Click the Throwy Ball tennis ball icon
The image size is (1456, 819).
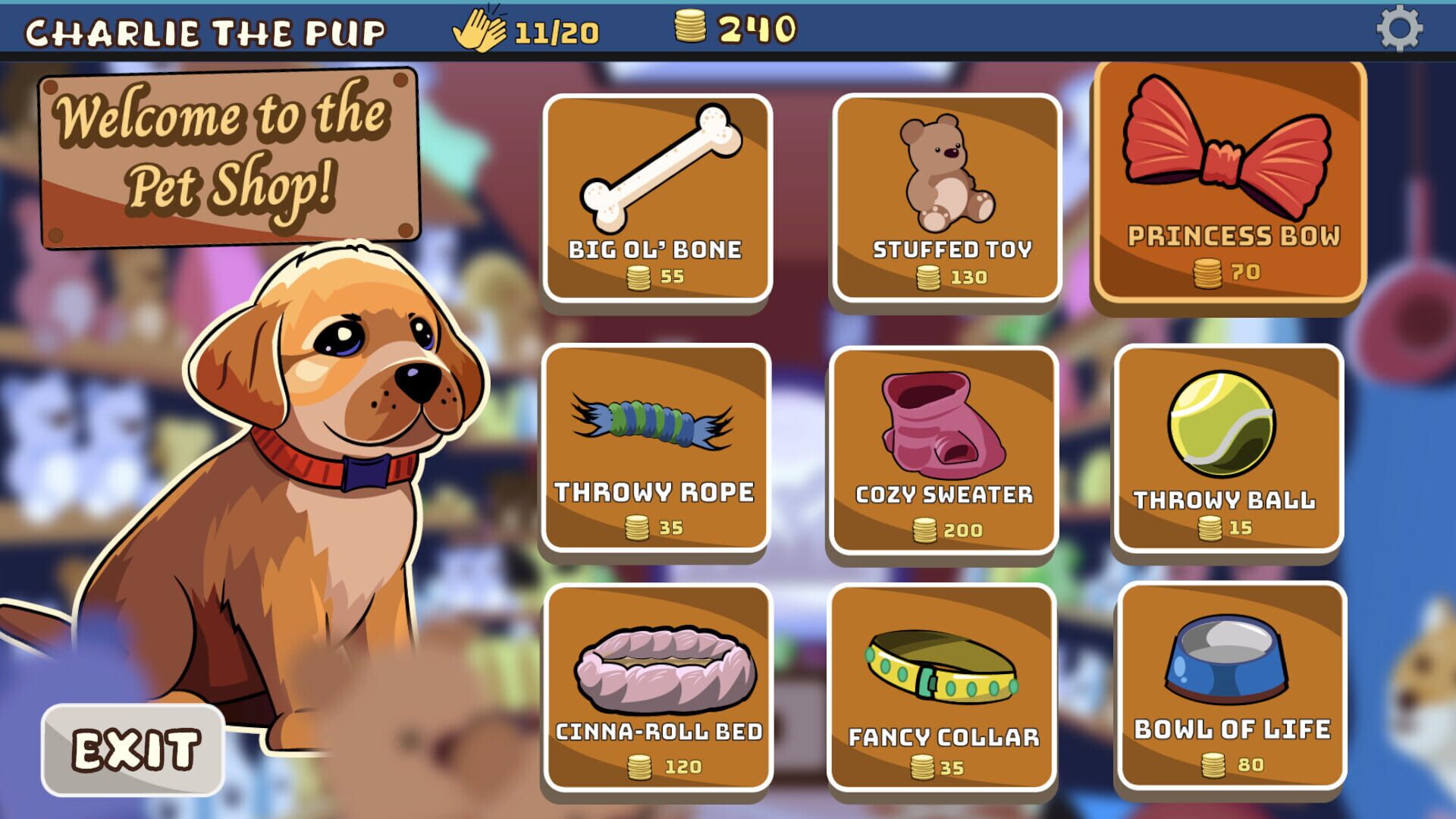tap(1222, 425)
